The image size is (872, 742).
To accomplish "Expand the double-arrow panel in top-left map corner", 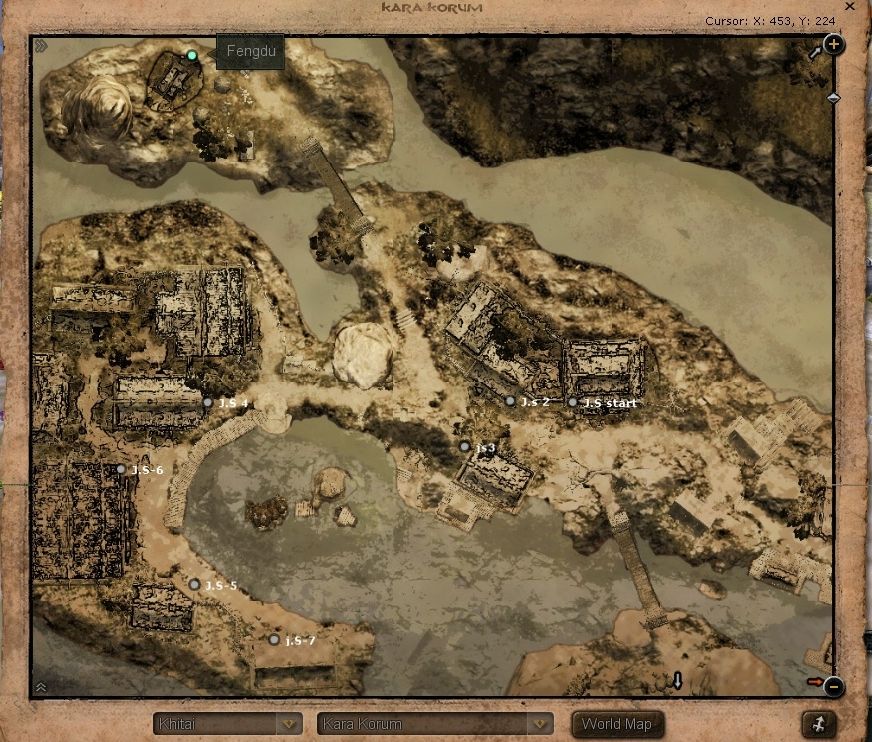I will coord(41,46).
